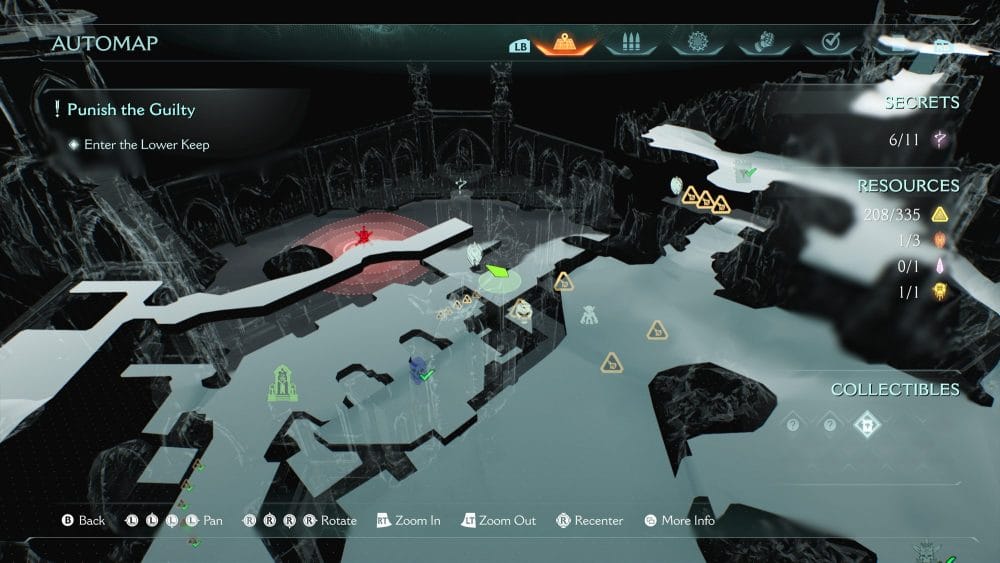Screen dimensions: 1000x563
Task: Click the green player arrow marker
Action: pos(498,271)
